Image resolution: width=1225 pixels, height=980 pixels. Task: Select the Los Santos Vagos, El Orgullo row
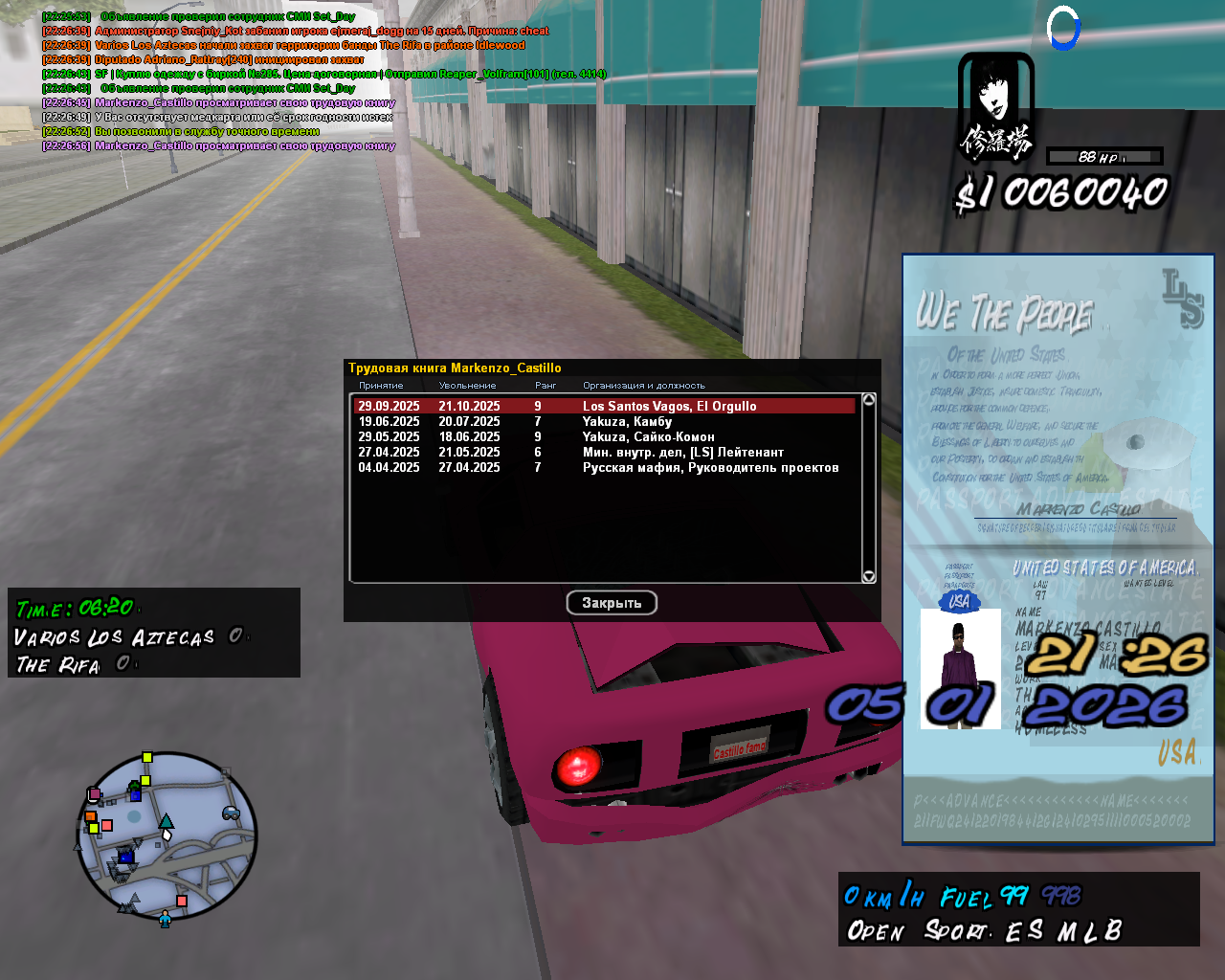click(603, 406)
